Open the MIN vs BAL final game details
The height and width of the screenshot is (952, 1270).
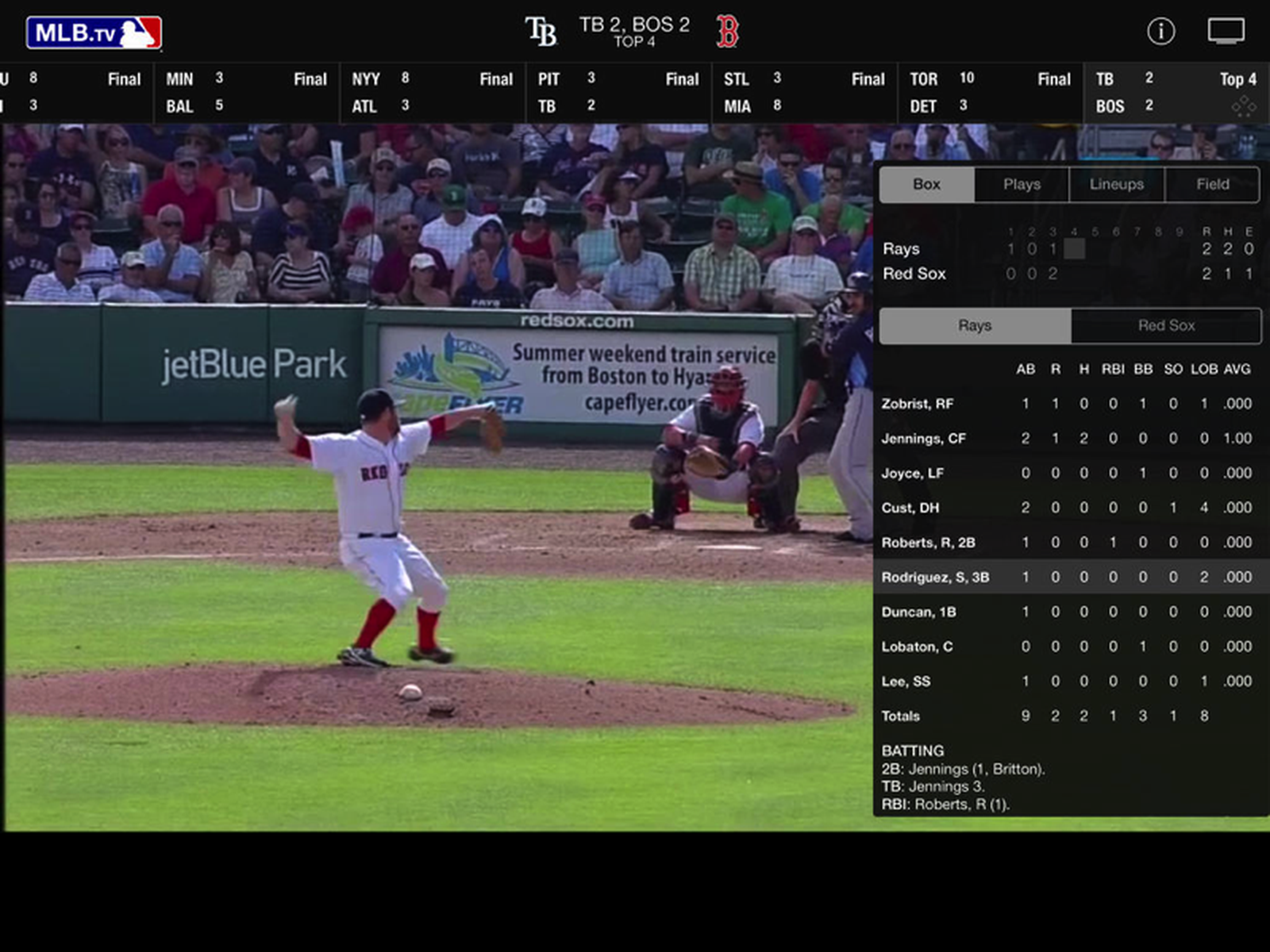pos(246,91)
